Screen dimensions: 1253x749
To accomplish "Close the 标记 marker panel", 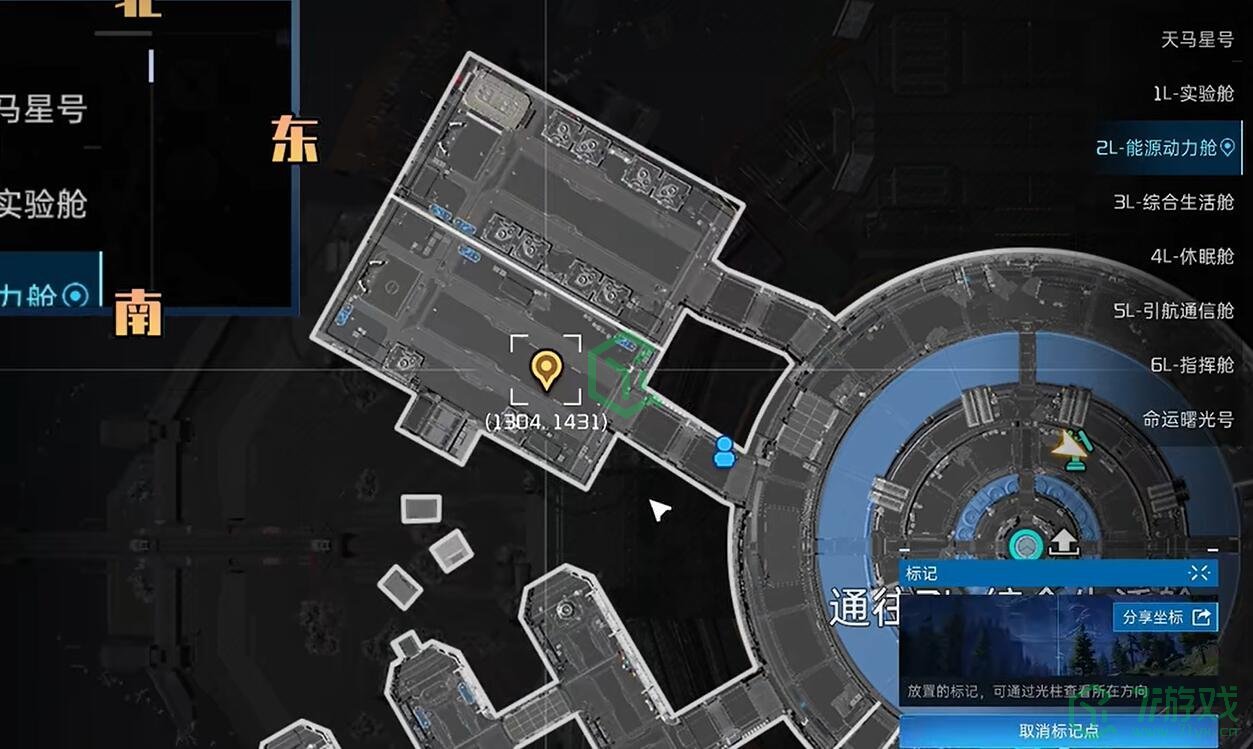I will 1201,573.
